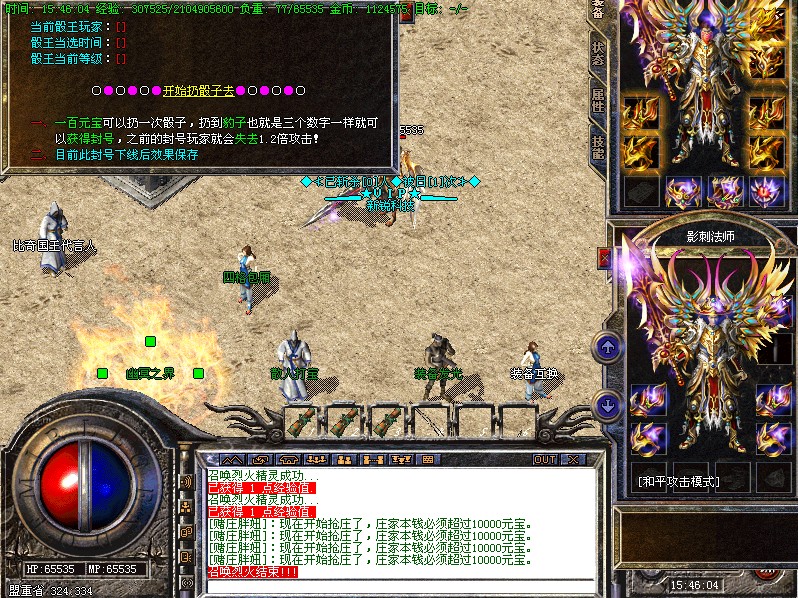Toggle the 和平攻击模式 attack mode label
798x598 pixels.
(x=678, y=481)
